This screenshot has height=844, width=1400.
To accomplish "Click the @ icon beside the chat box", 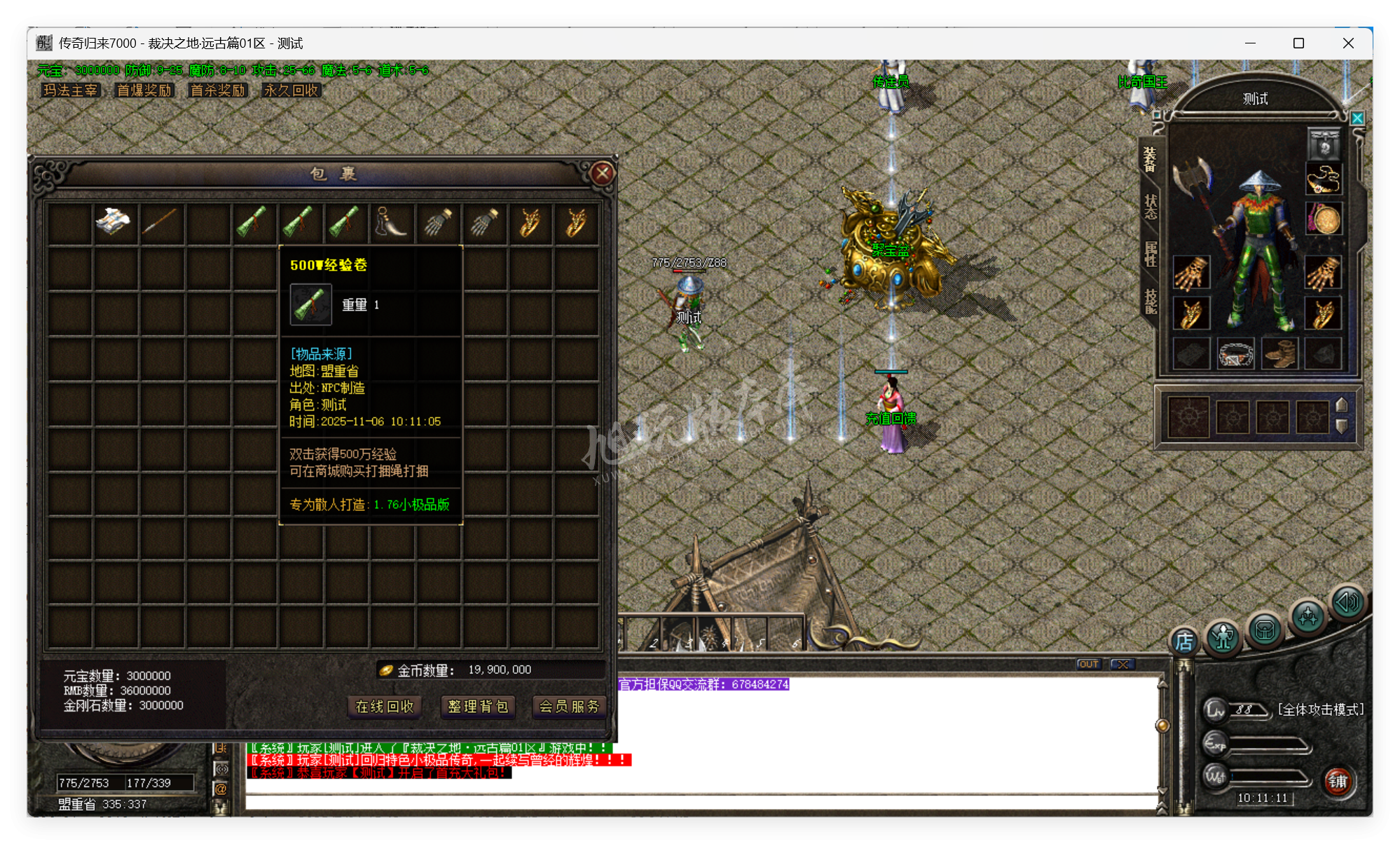I will pos(221,789).
